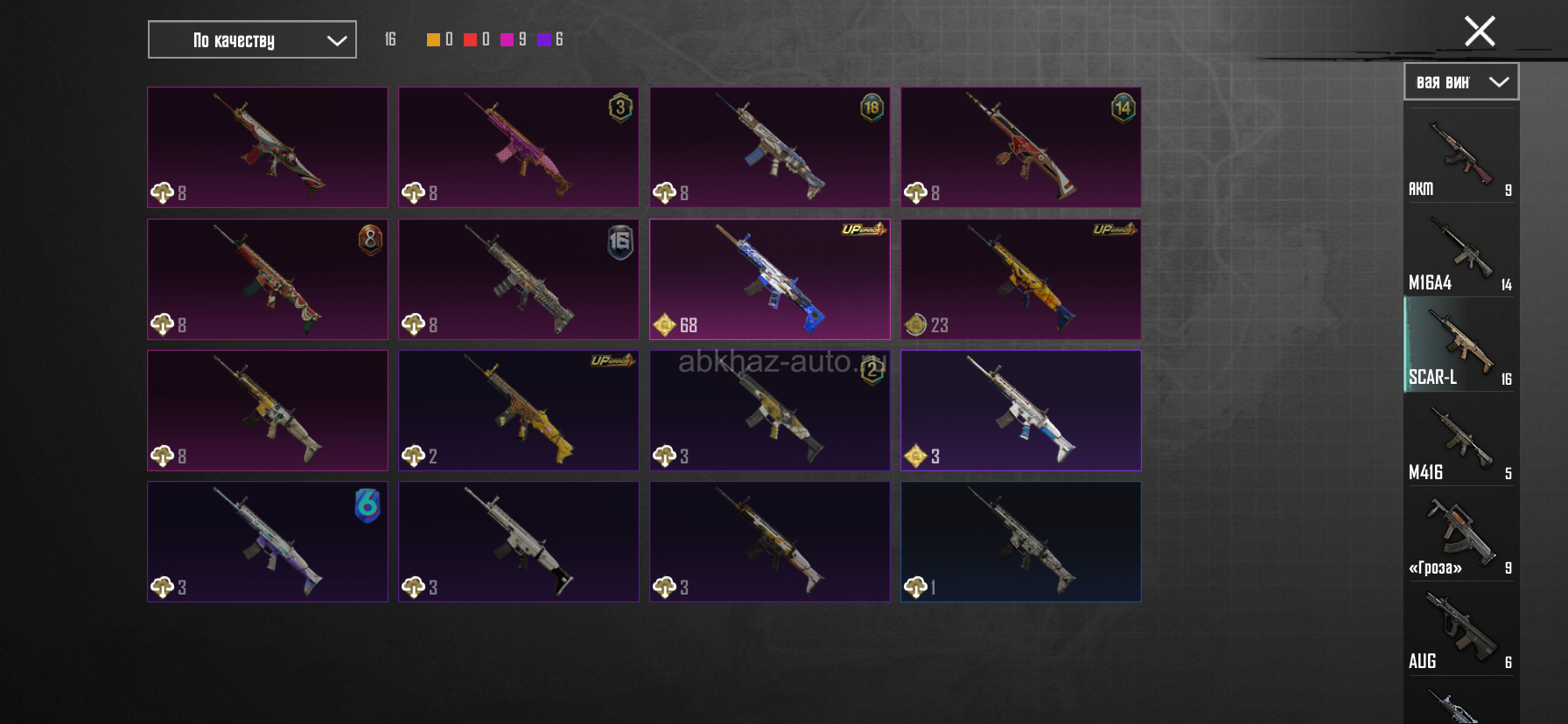The height and width of the screenshot is (724, 1568).
Task: Expand the weapon category dropdown
Action: pos(1461,82)
